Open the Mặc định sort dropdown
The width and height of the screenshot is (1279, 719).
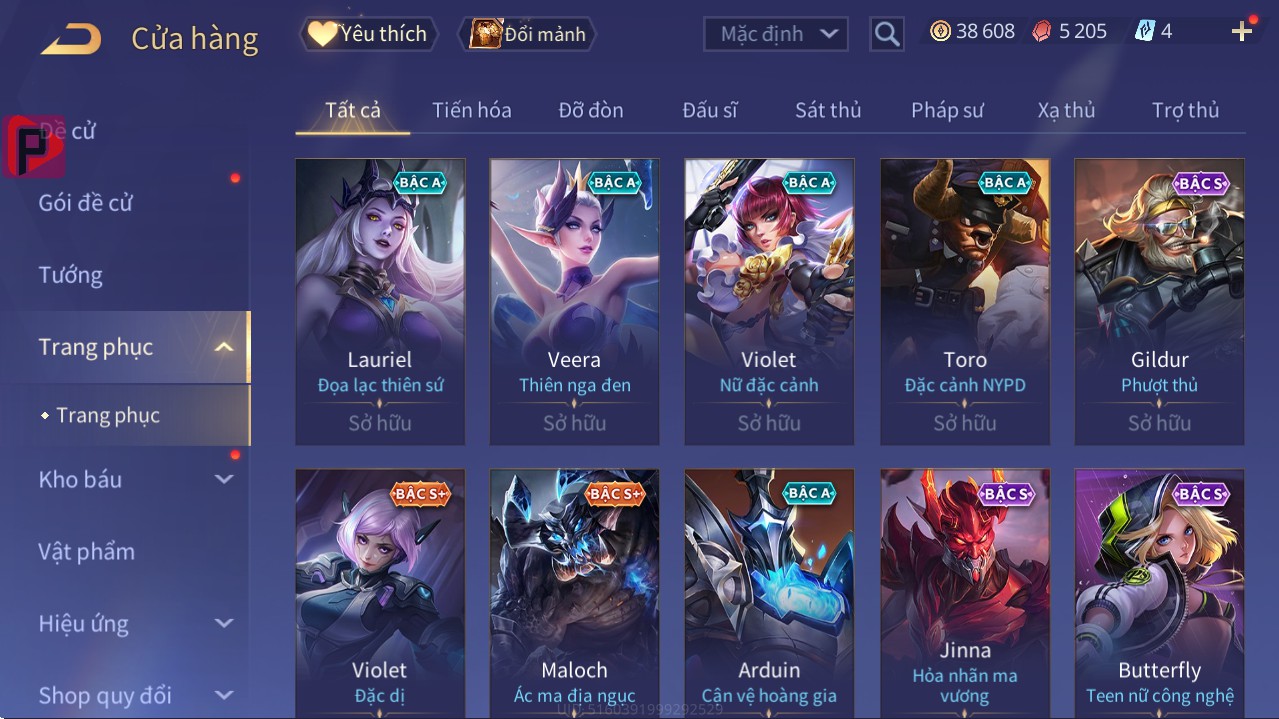click(776, 34)
